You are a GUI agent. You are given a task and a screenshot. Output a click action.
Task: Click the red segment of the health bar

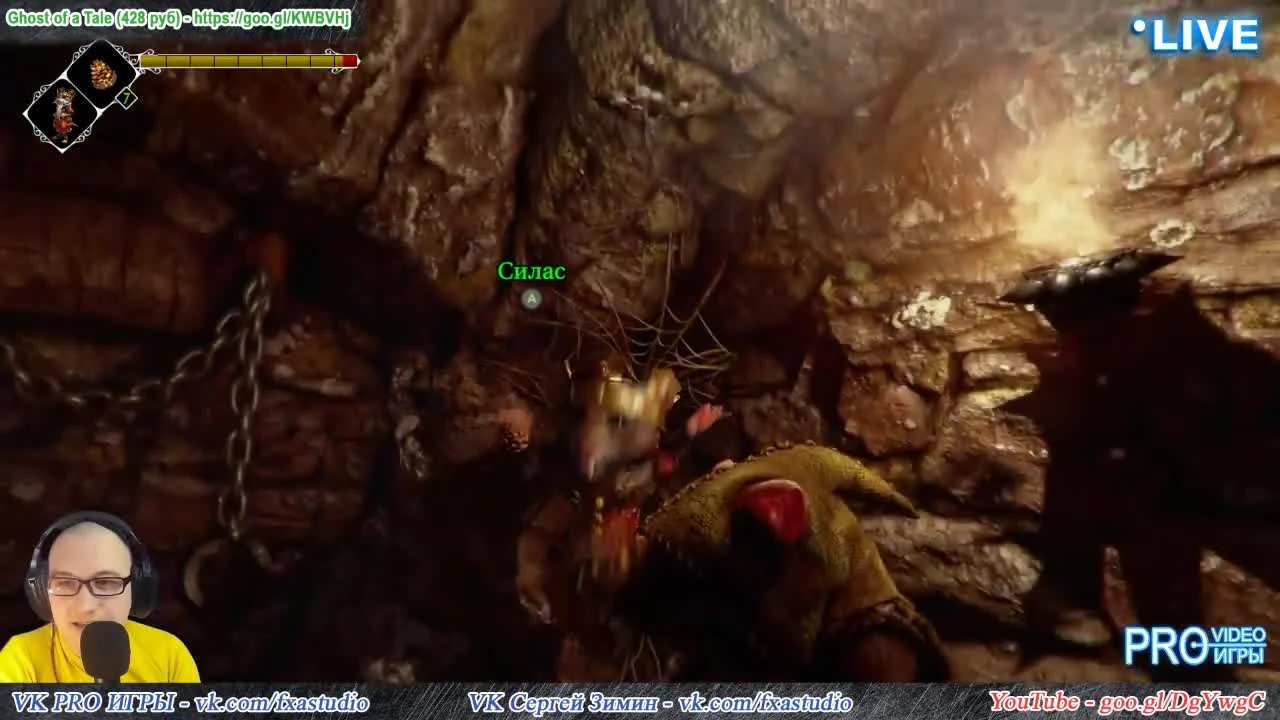[350, 60]
